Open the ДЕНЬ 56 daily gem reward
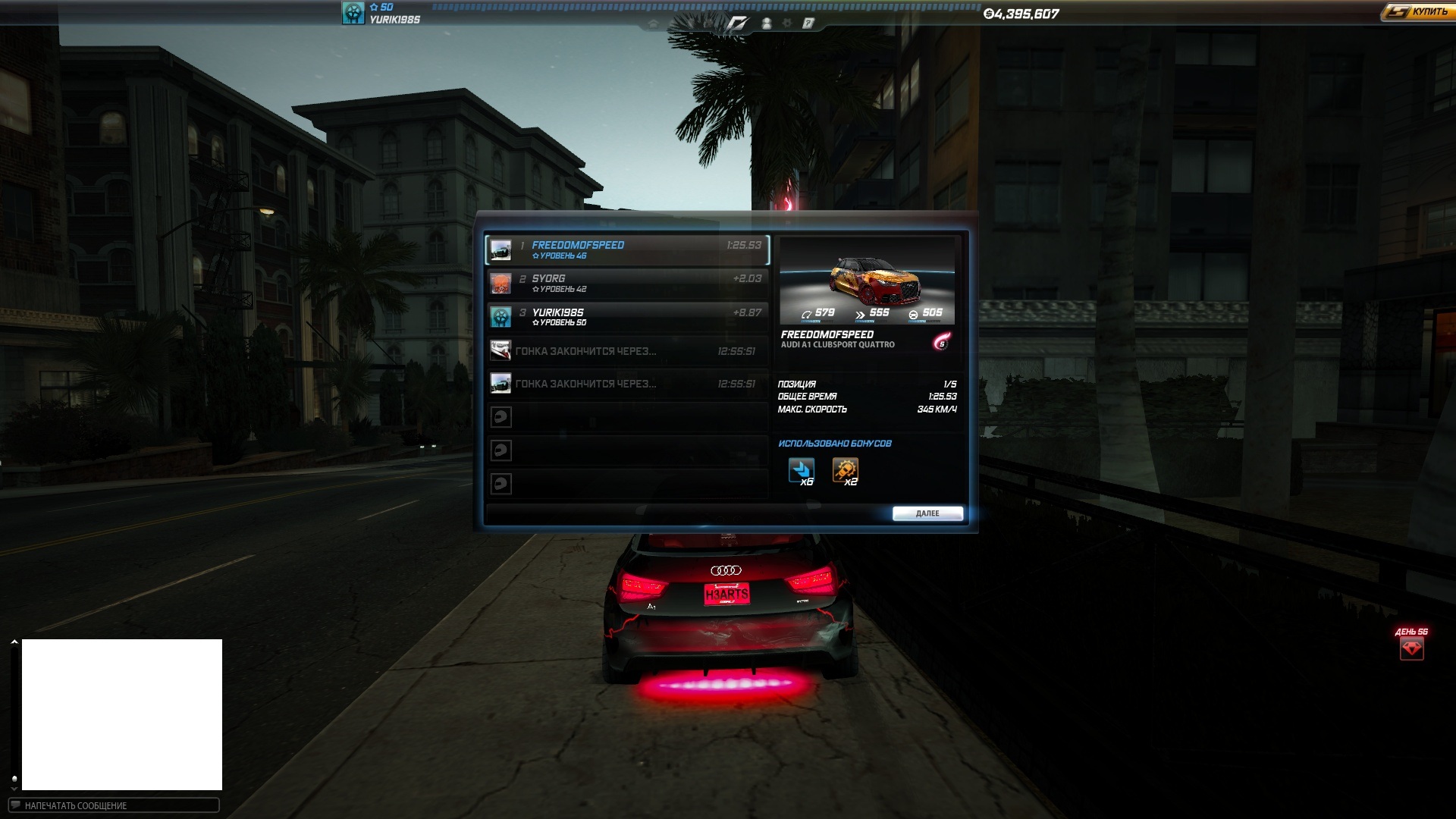Image resolution: width=1456 pixels, height=819 pixels. (x=1411, y=648)
